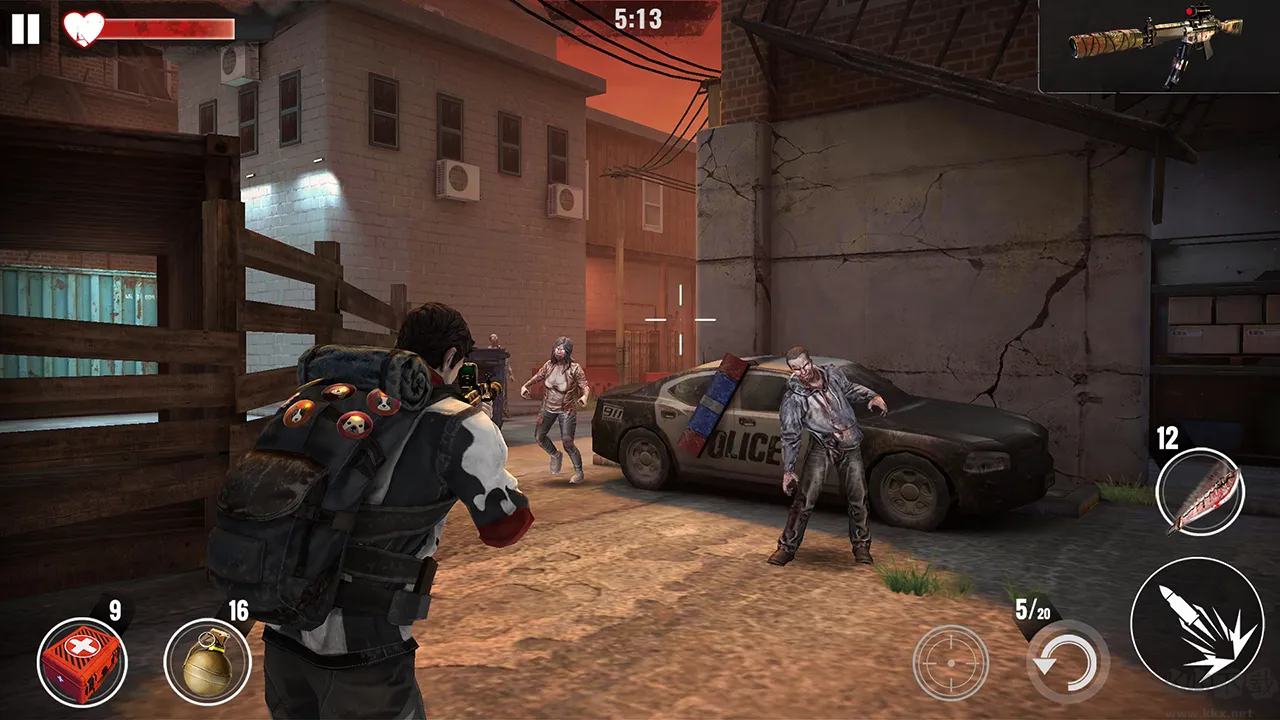Use the bloody melee knife attack
1280x720 pixels.
click(x=1199, y=492)
